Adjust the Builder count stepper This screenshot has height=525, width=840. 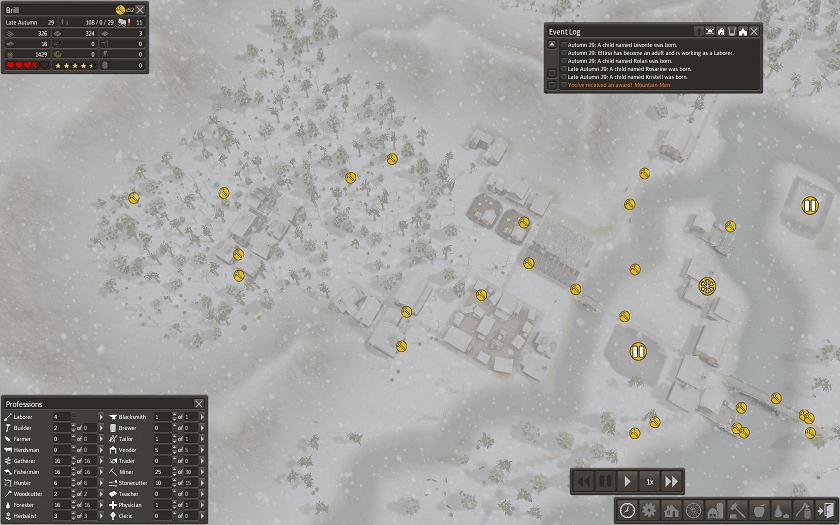coord(72,427)
